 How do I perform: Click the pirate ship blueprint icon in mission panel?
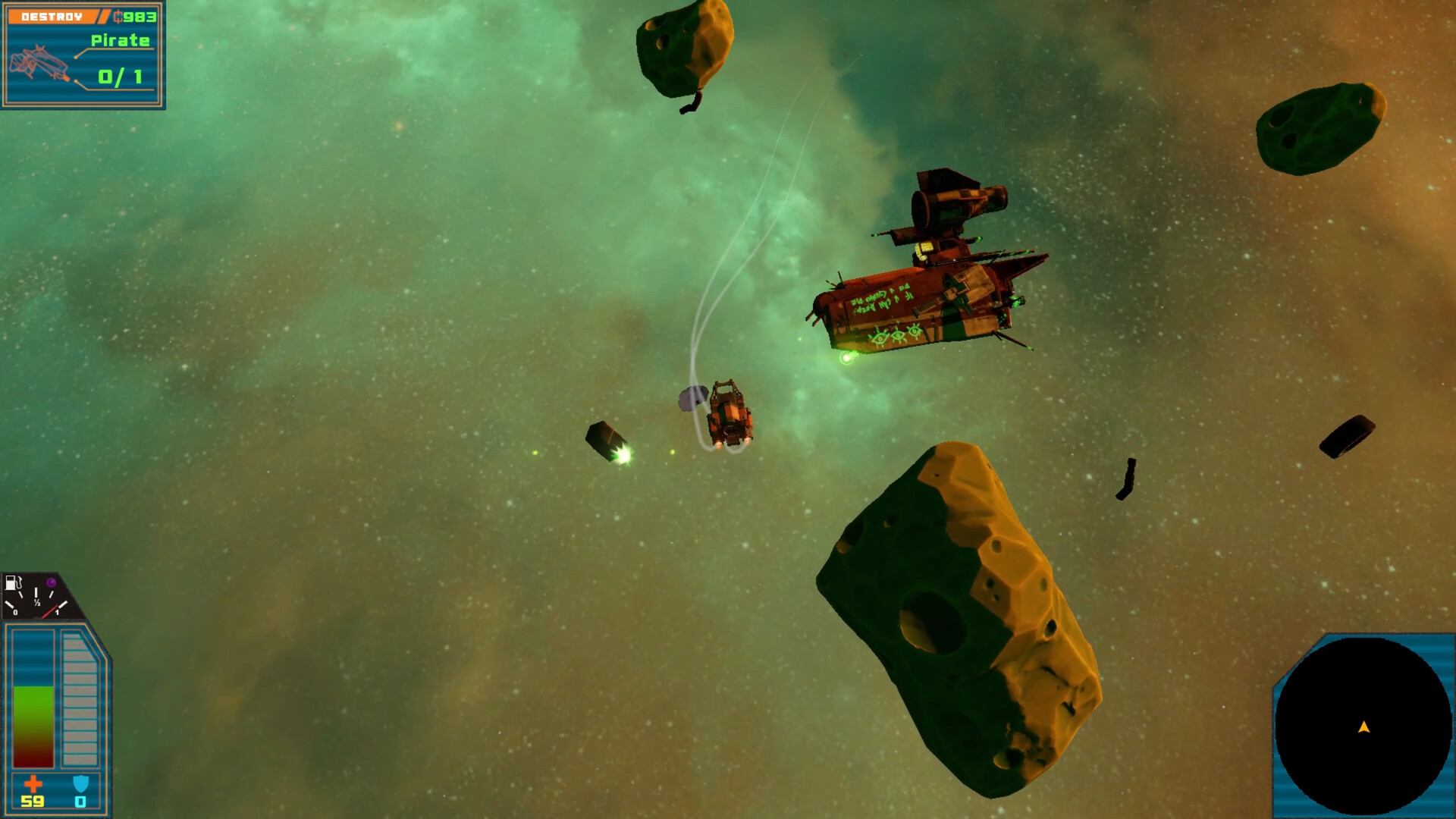pyautogui.click(x=42, y=62)
